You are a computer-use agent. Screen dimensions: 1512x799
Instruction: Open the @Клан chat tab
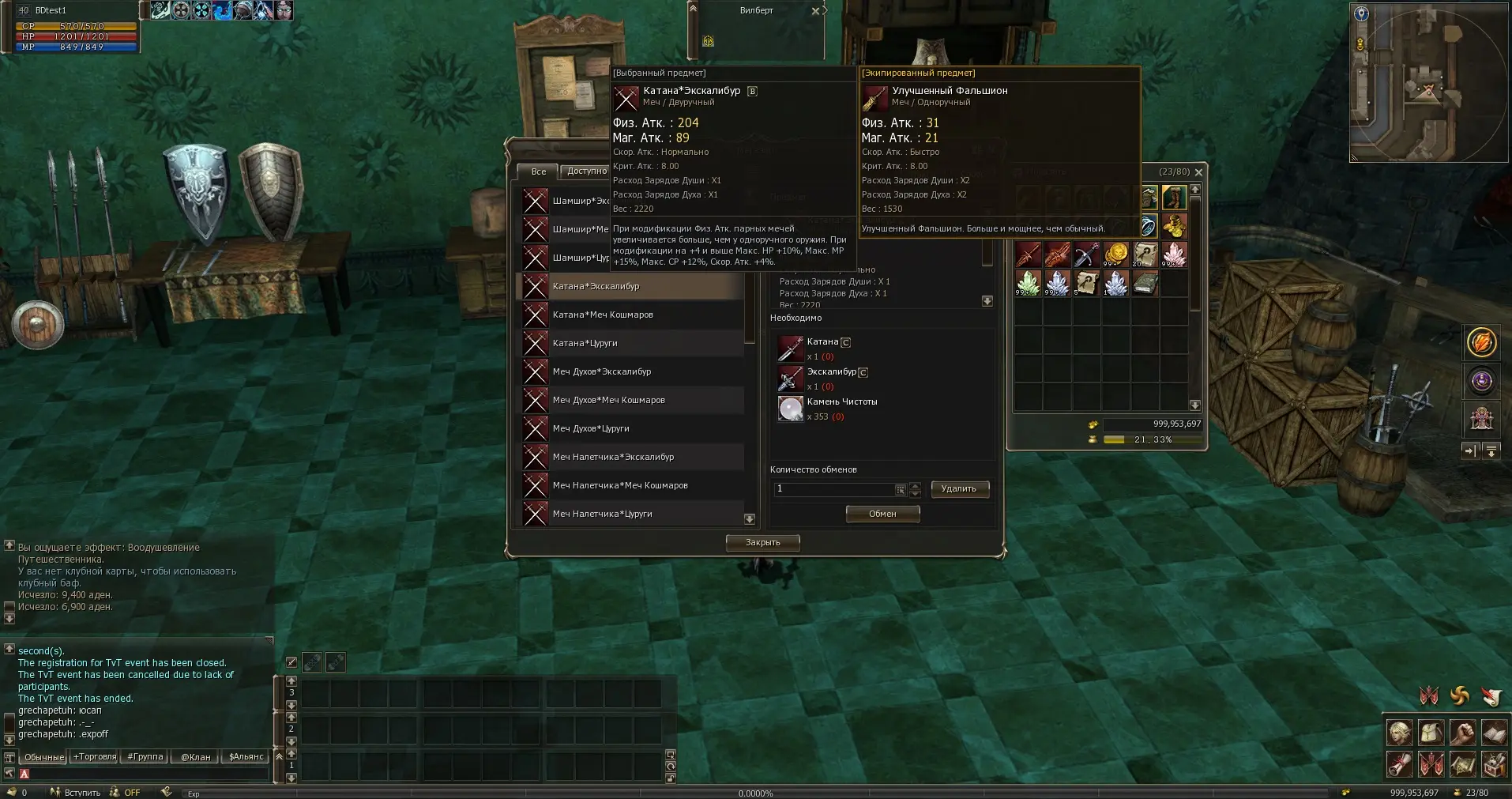pos(196,757)
